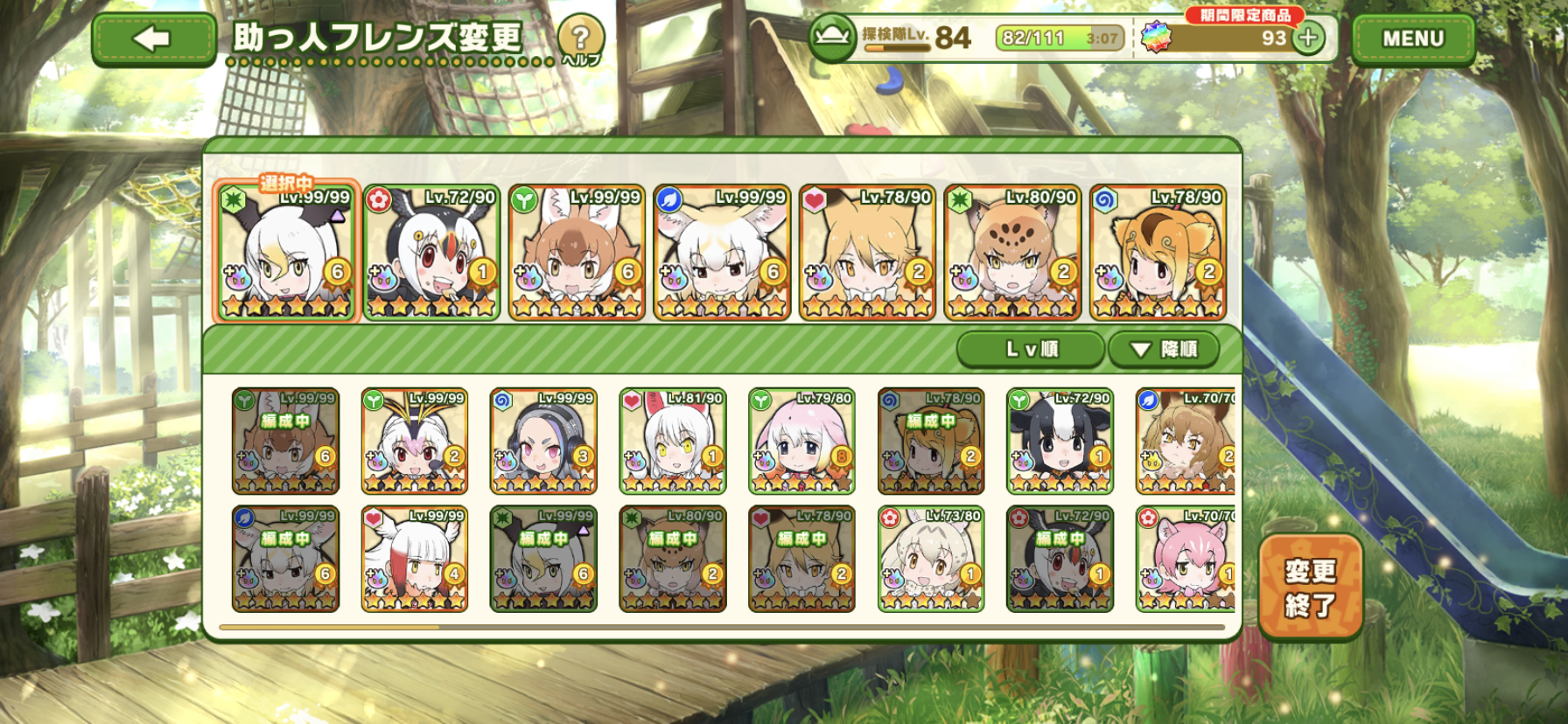This screenshot has height=724, width=1568.
Task: Toggle the 降順 descending order button
Action: pos(1164,349)
